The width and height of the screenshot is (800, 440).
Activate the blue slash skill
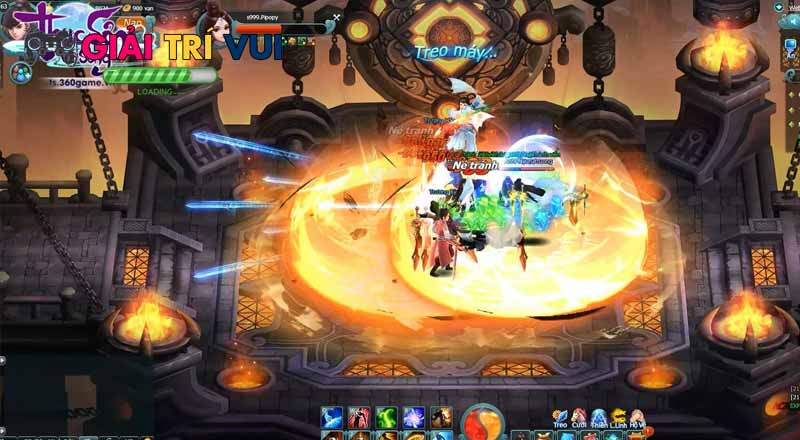point(332,417)
